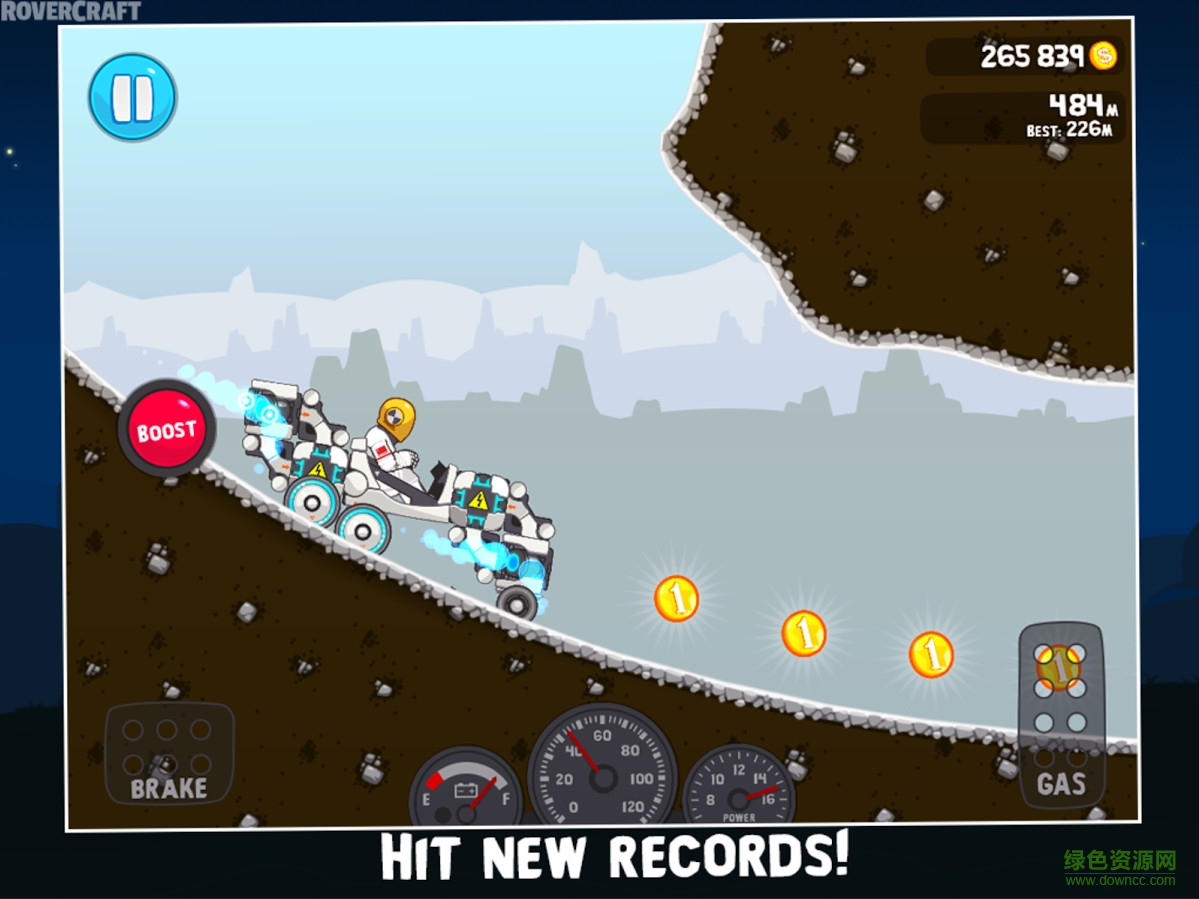
Task: Step on the Gas pedal
Action: (x=1061, y=716)
